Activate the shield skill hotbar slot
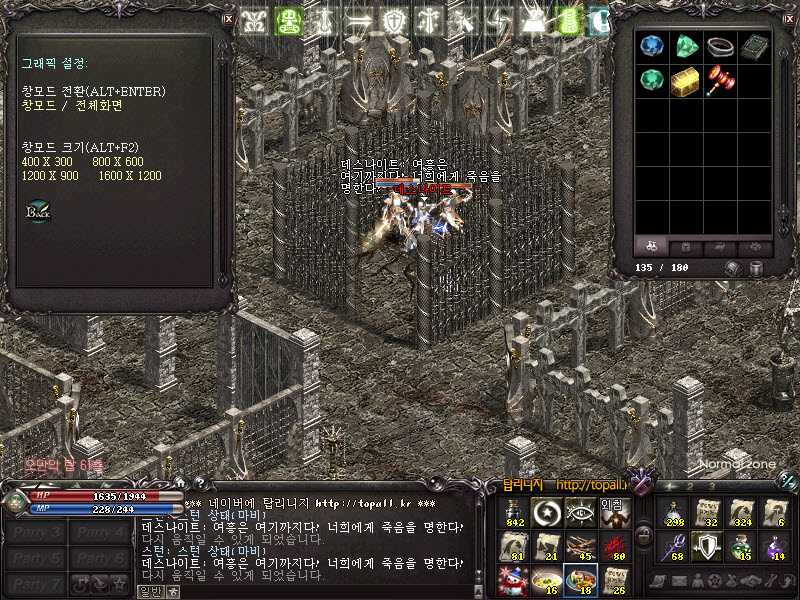Image resolution: width=800 pixels, height=600 pixels. coord(708,546)
